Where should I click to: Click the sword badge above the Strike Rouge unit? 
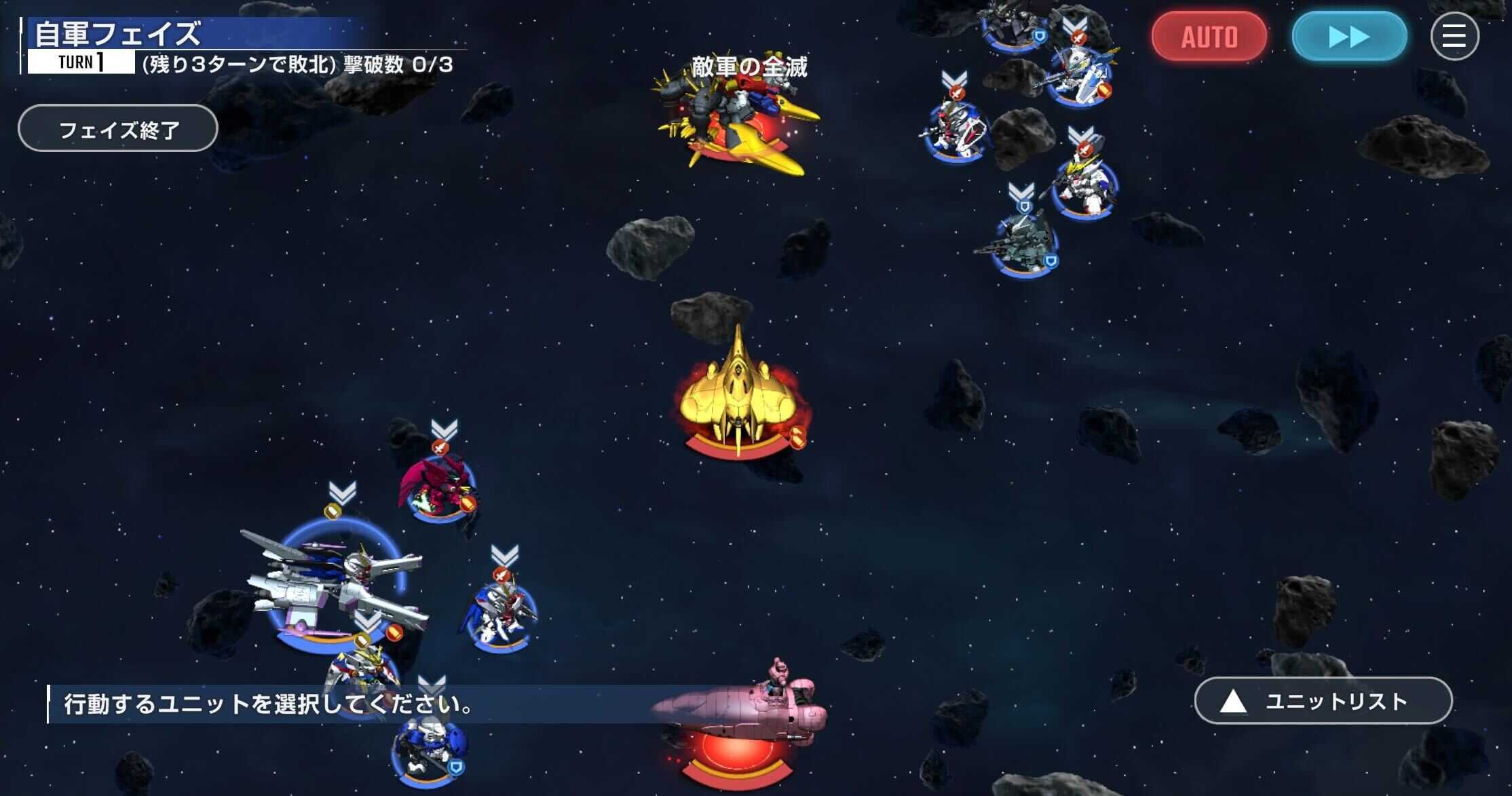[x=501, y=575]
